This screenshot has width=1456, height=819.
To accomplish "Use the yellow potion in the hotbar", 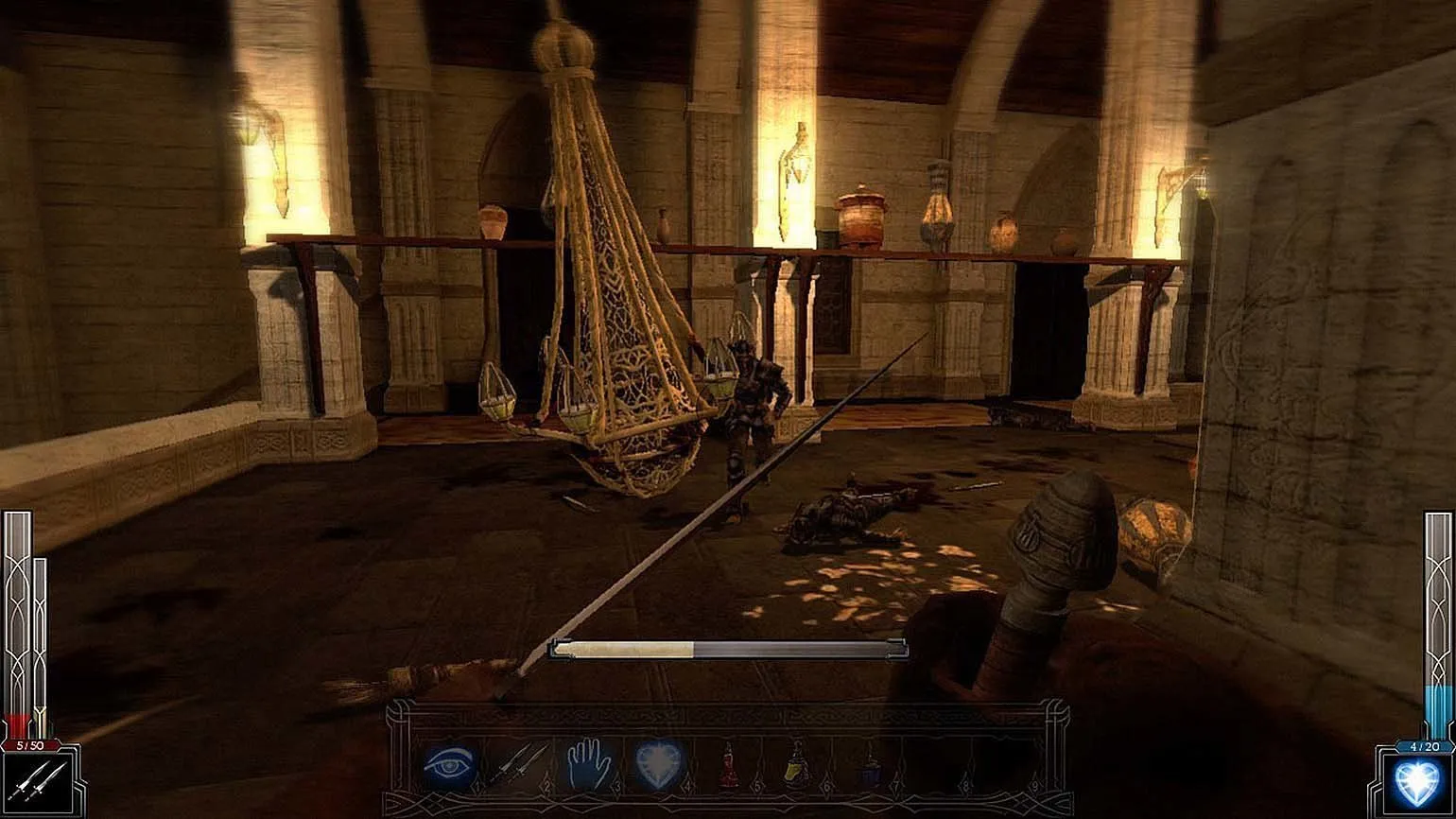I will click(x=797, y=764).
